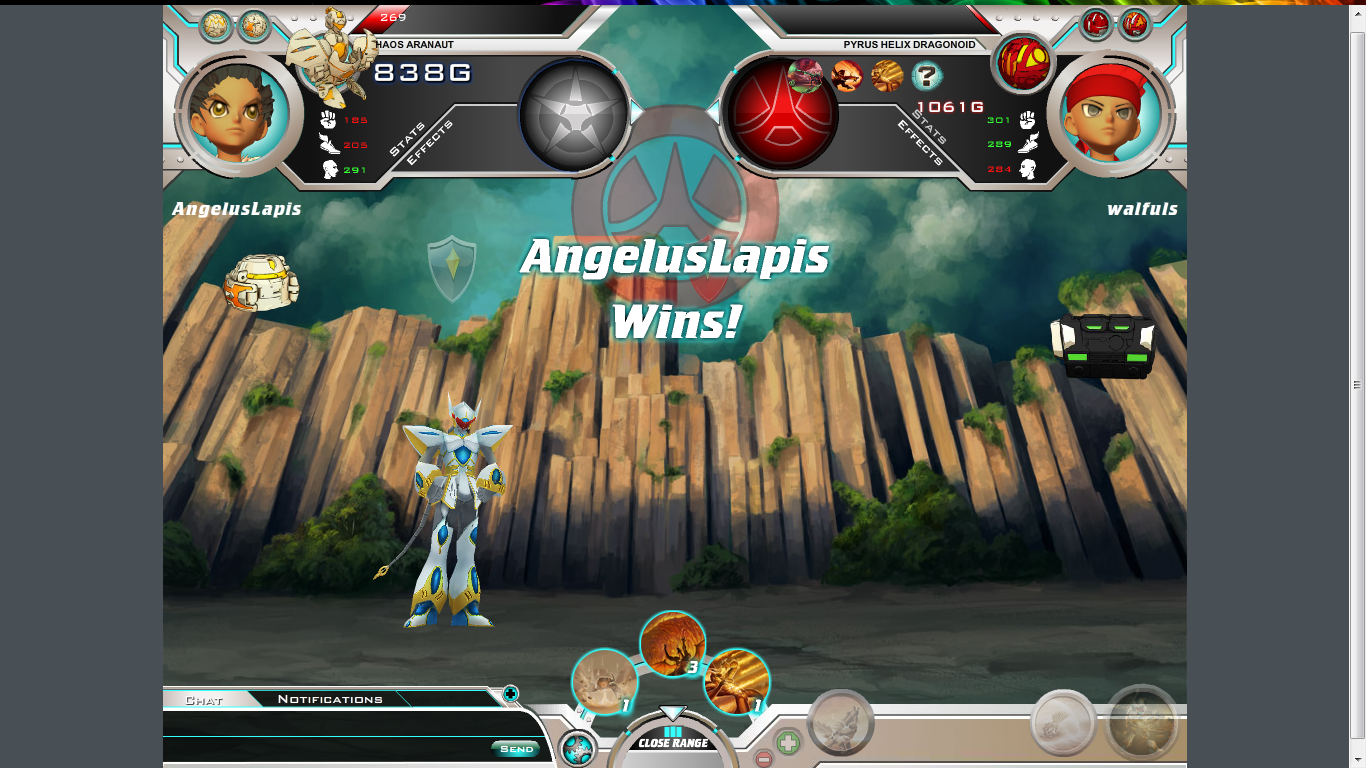Click the green plus button
This screenshot has height=768, width=1366.
788,743
